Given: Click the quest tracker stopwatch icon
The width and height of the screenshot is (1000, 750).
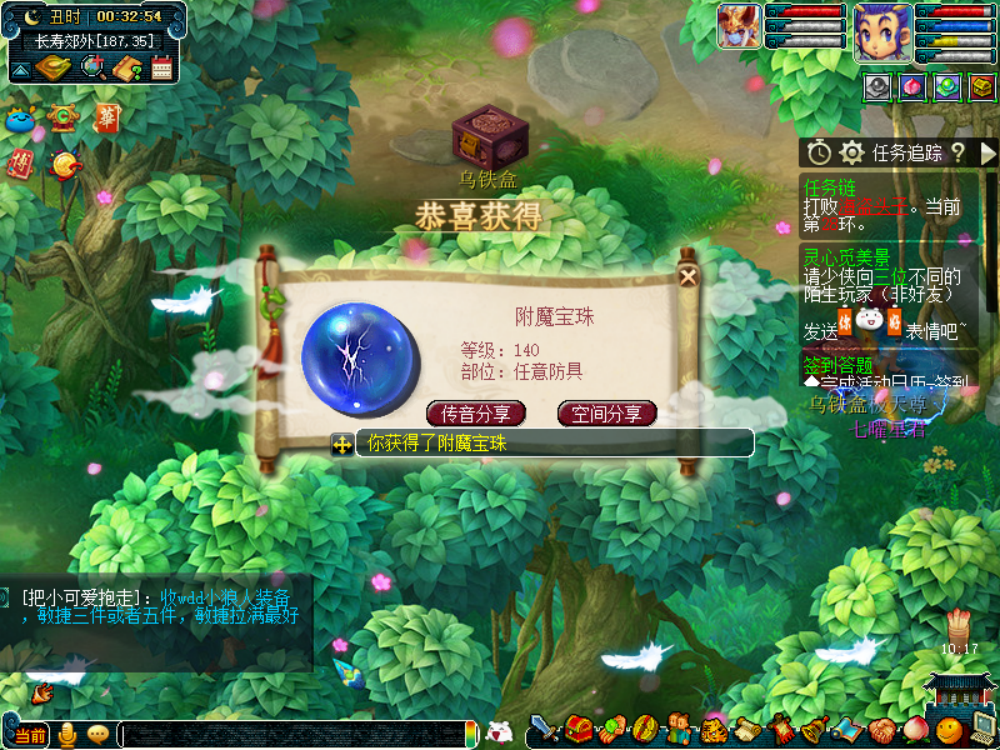Looking at the screenshot, I should [x=820, y=153].
